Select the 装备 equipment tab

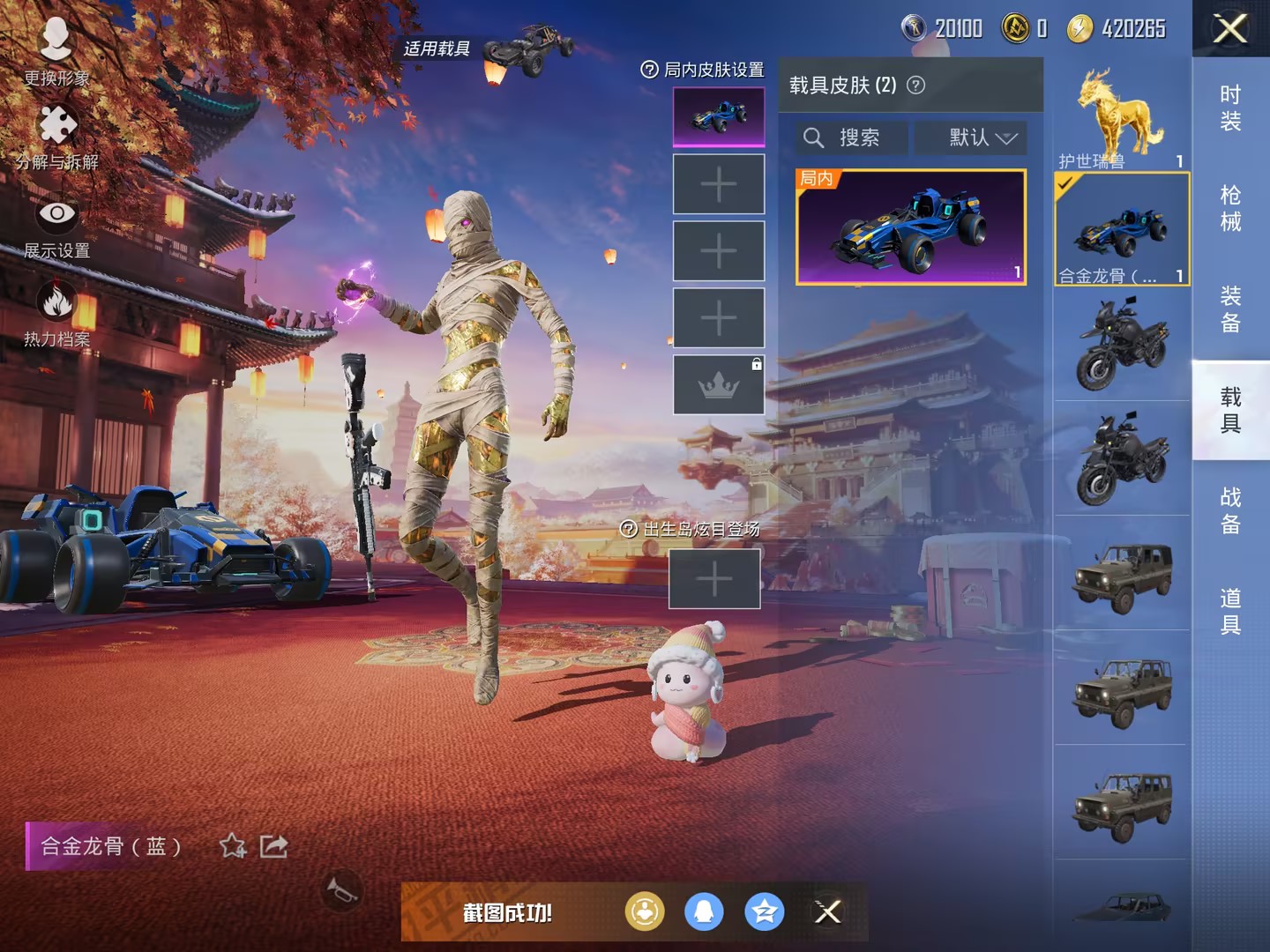(x=1230, y=309)
